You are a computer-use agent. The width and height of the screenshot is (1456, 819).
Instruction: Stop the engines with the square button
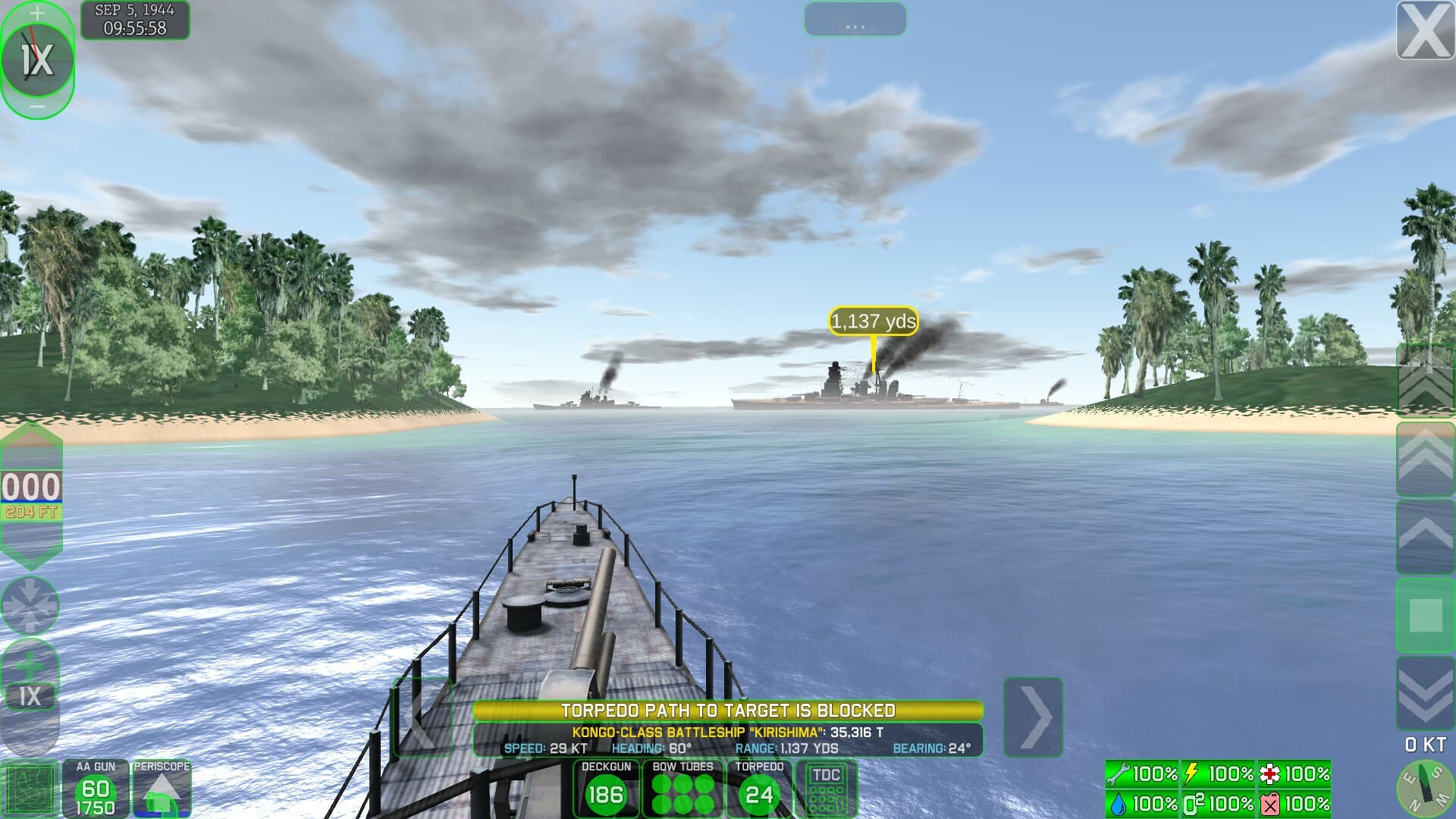click(x=1425, y=615)
